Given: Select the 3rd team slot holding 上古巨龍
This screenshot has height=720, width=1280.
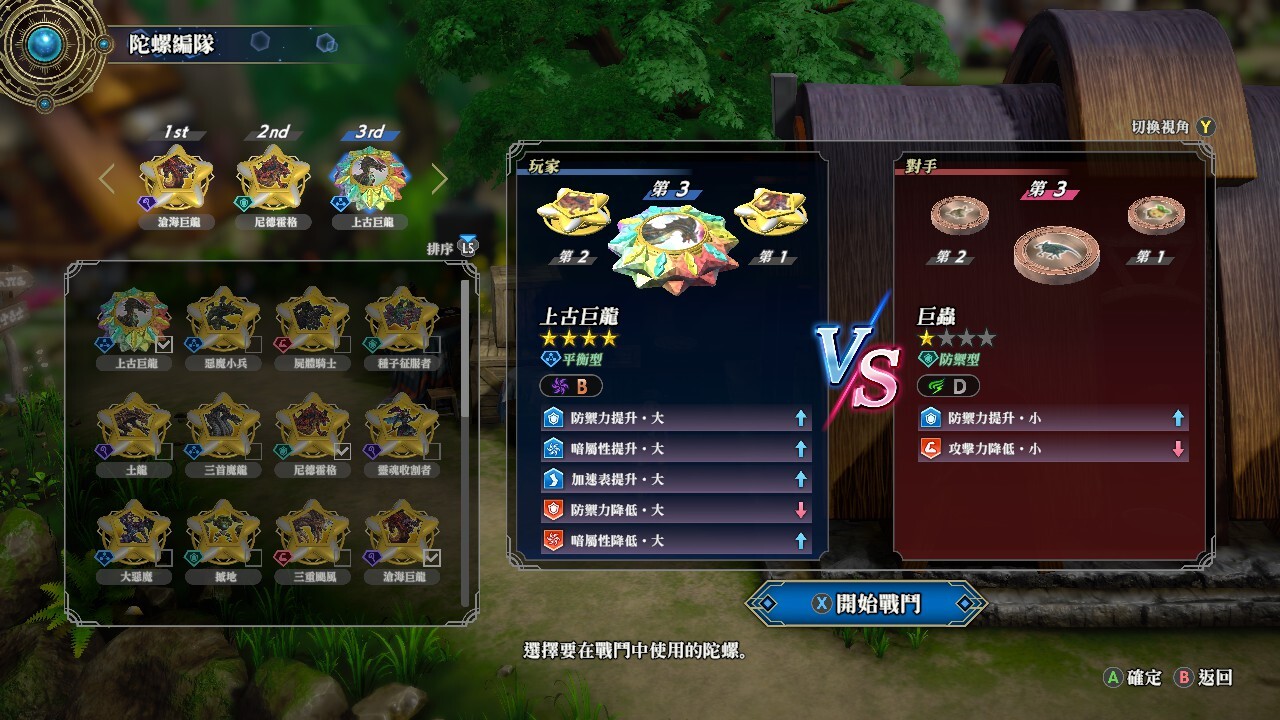Looking at the screenshot, I should (368, 180).
